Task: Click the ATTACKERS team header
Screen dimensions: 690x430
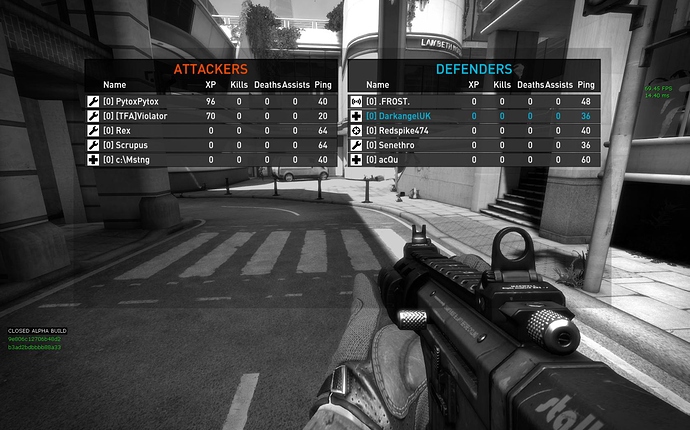Action: 211,69
